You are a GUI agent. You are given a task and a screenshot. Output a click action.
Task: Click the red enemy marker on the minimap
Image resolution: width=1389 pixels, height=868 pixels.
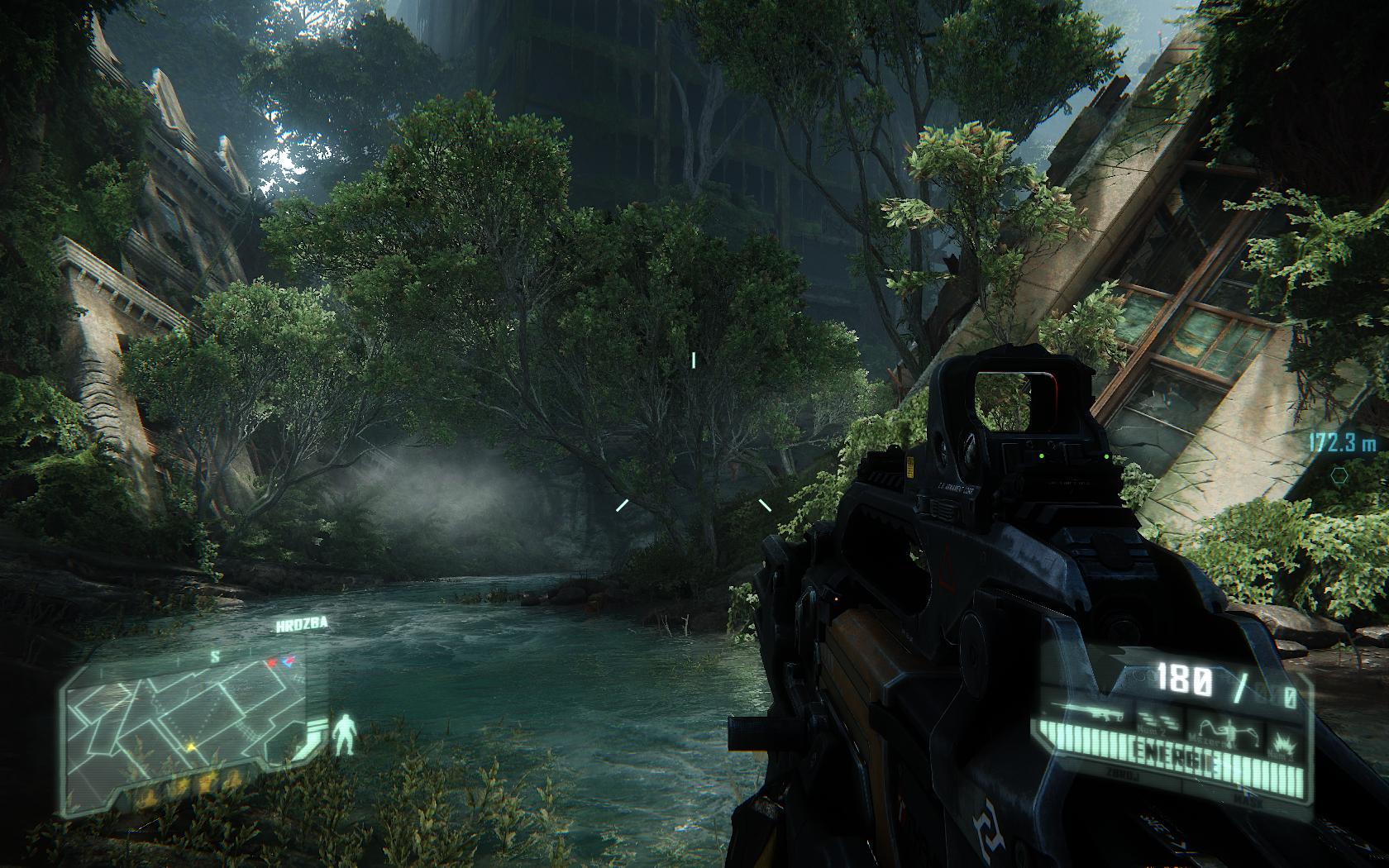(271, 663)
